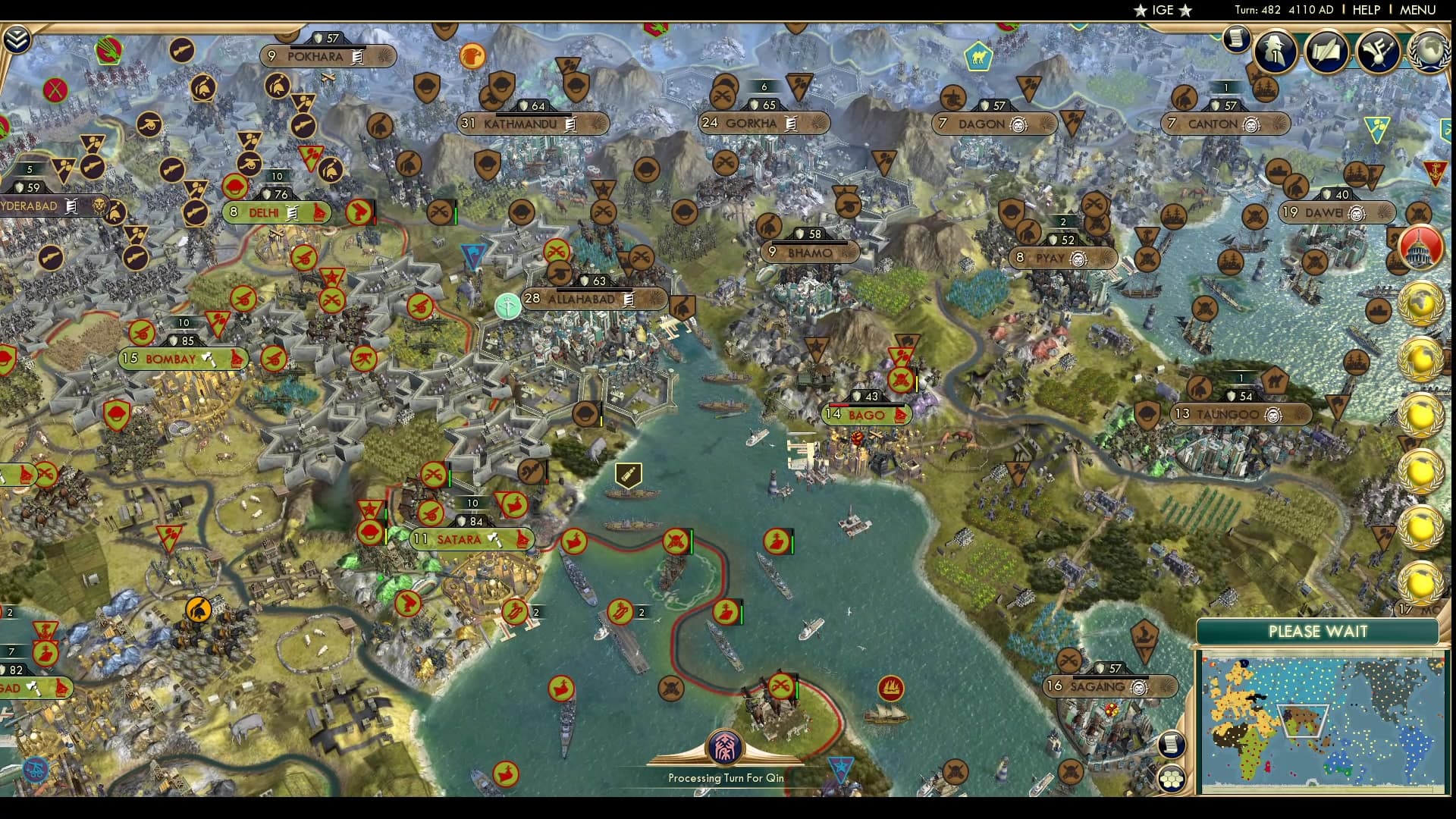Select the hexagon strategic view icon near minimap

click(1172, 780)
